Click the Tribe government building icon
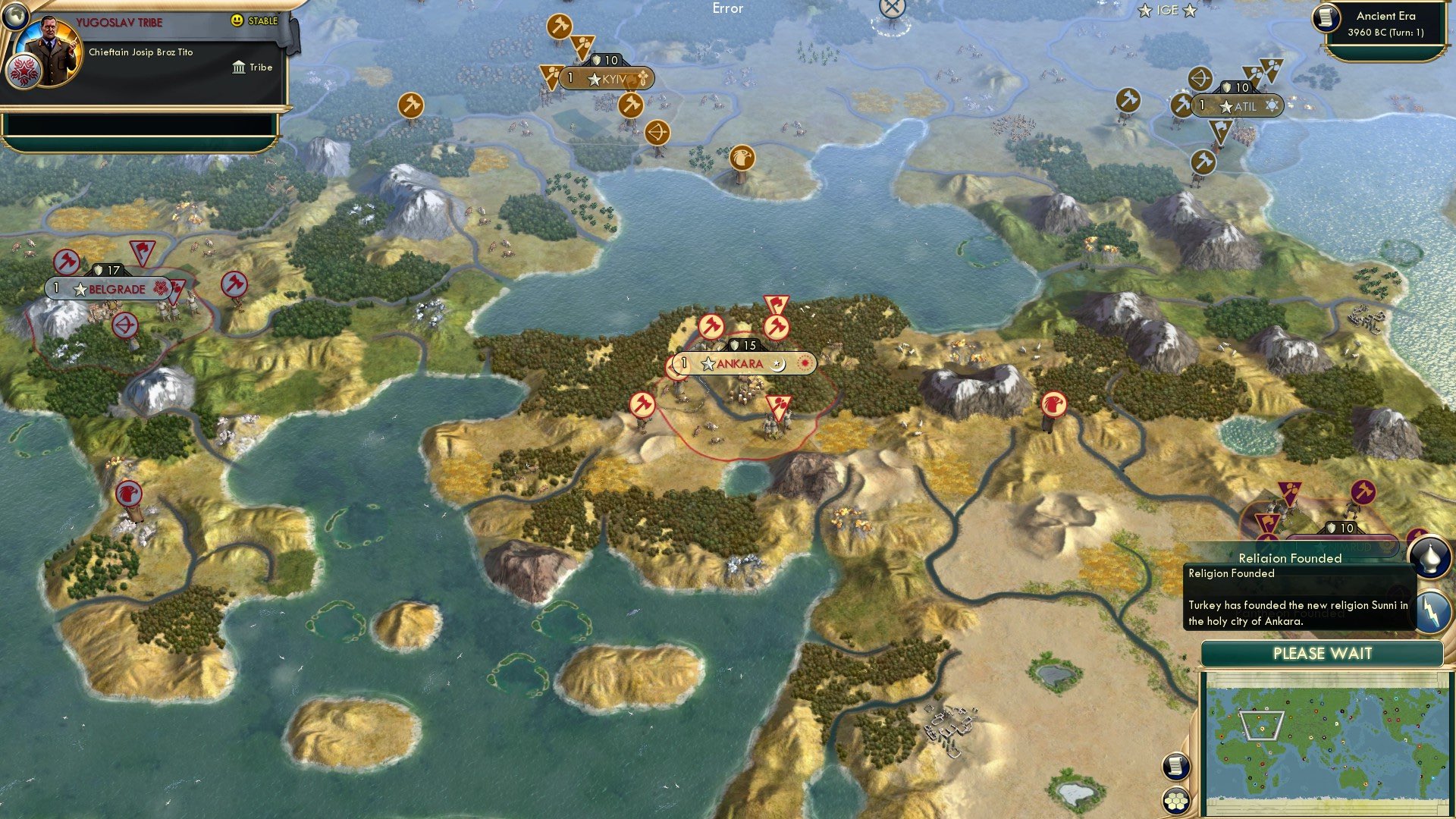The image size is (1456, 819). point(238,67)
